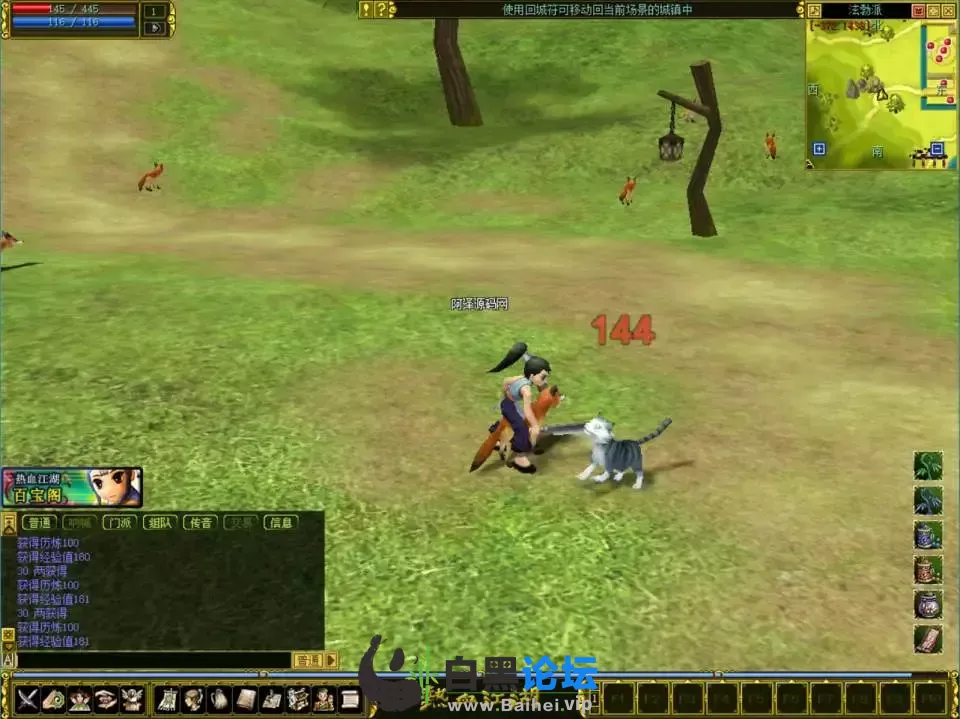The height and width of the screenshot is (719, 960).
Task: Show the 信息 chat tab
Action: (281, 522)
